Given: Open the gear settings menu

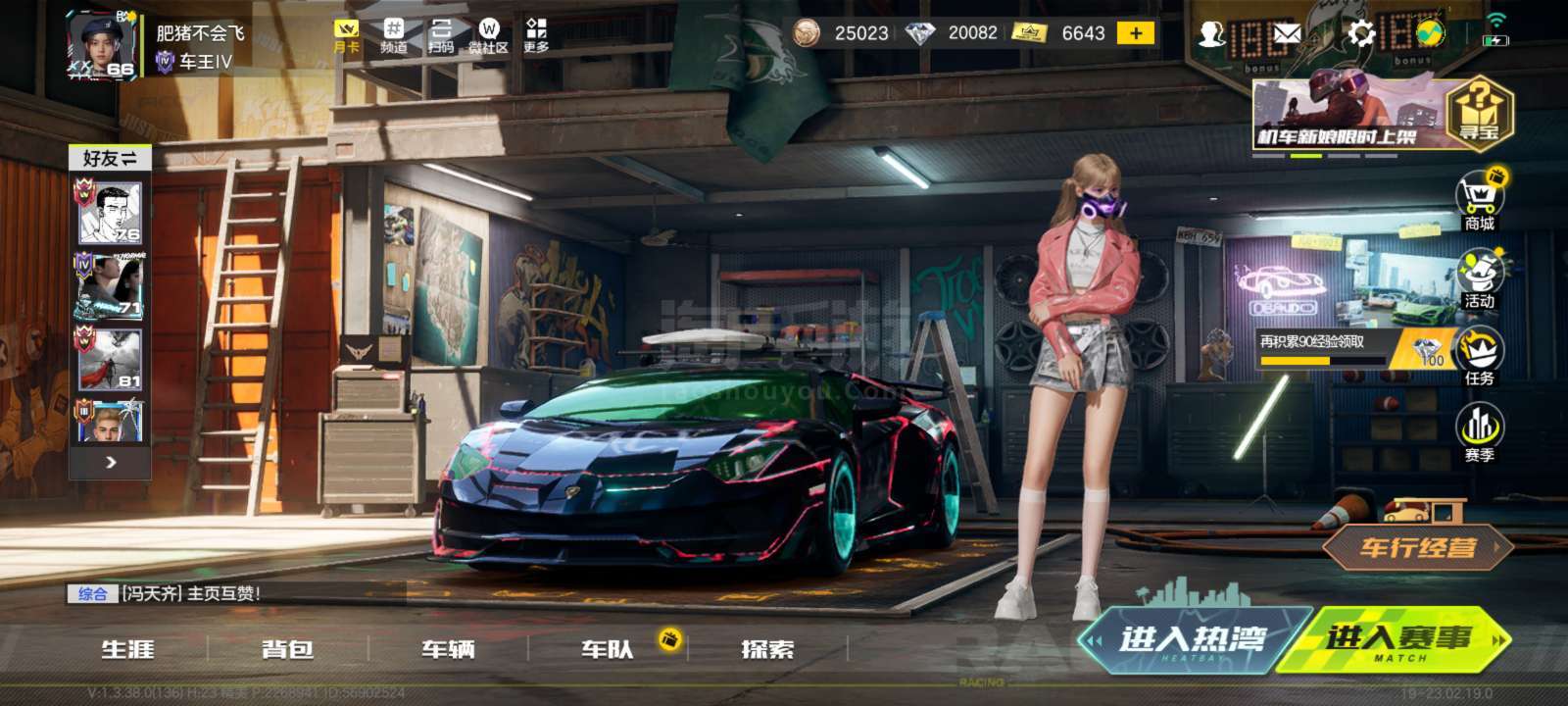Looking at the screenshot, I should (1360, 34).
